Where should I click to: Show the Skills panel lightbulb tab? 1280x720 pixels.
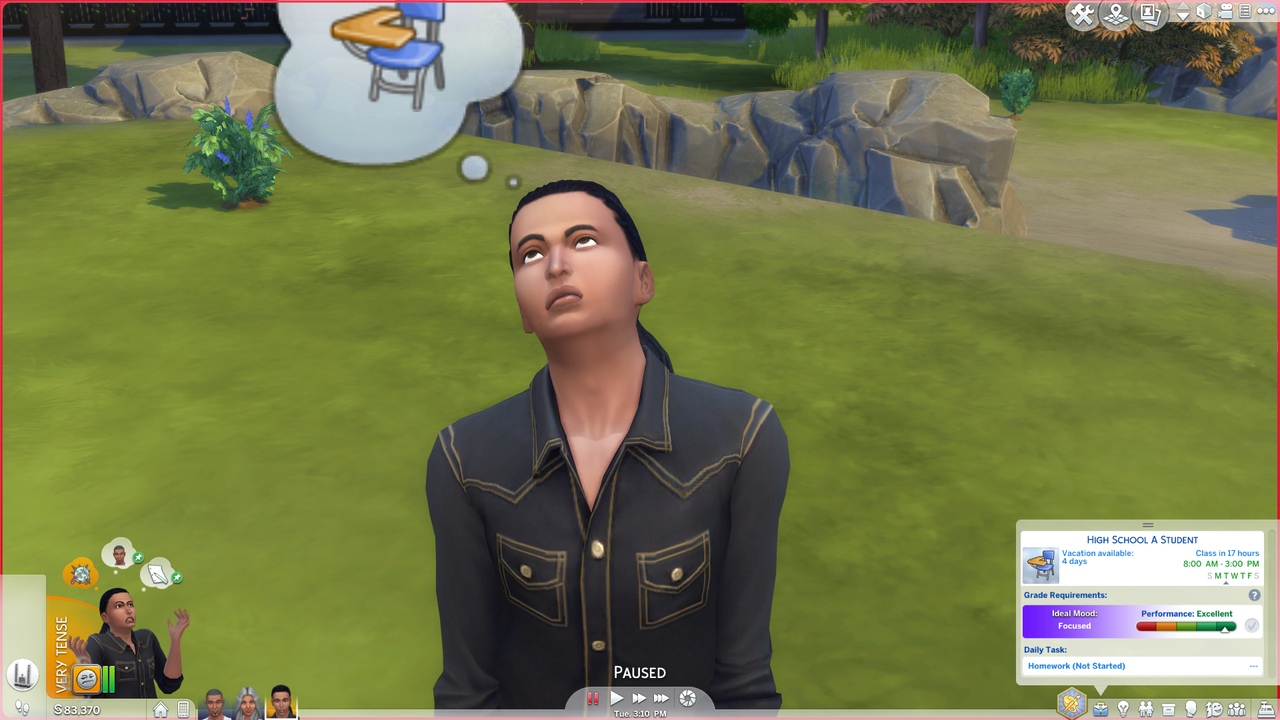point(1123,709)
